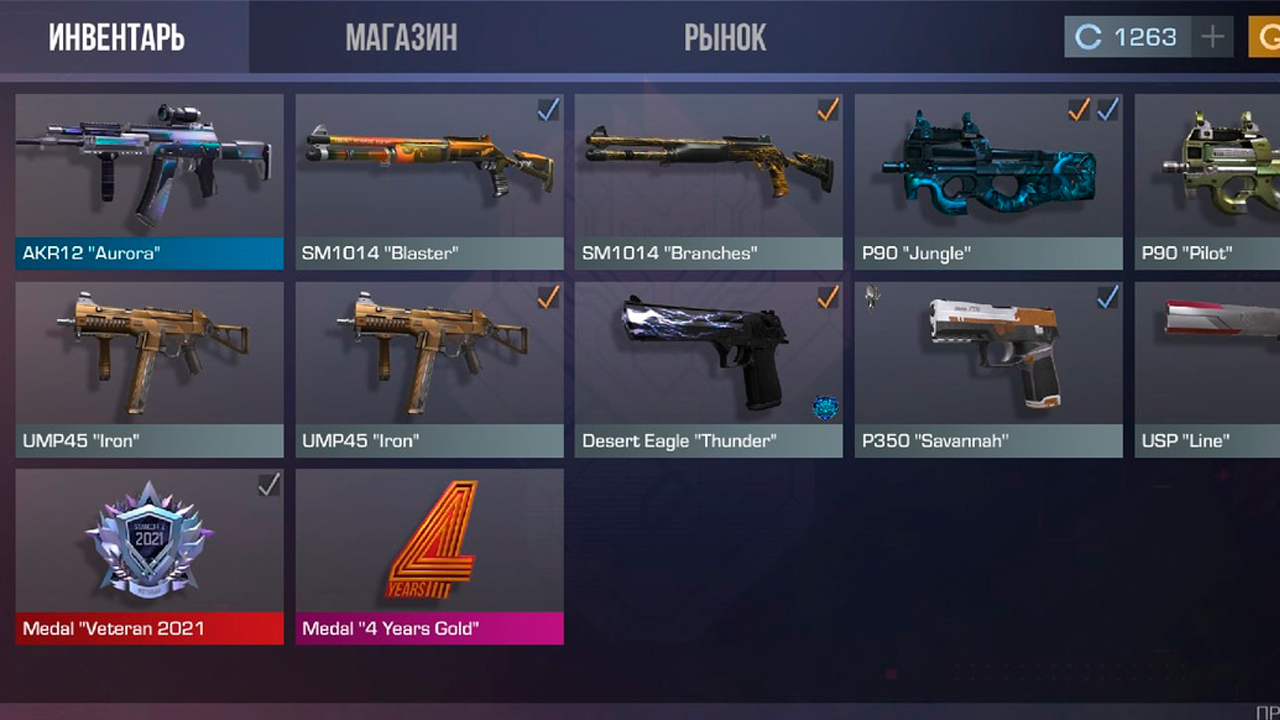
Task: Select the UMP45 "Iron" without checkmark
Action: point(149,369)
